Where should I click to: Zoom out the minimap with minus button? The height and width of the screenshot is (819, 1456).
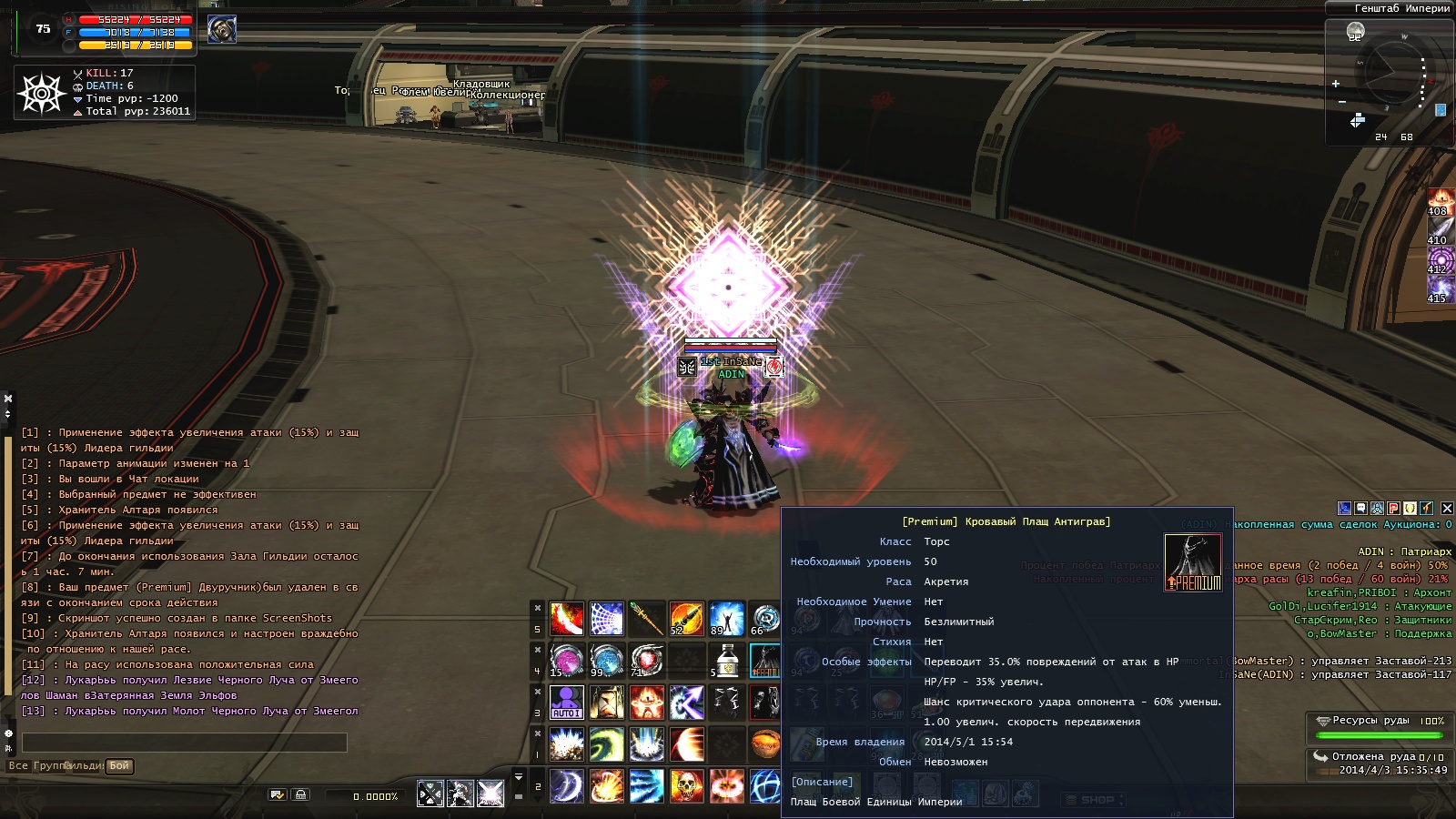1341,102
